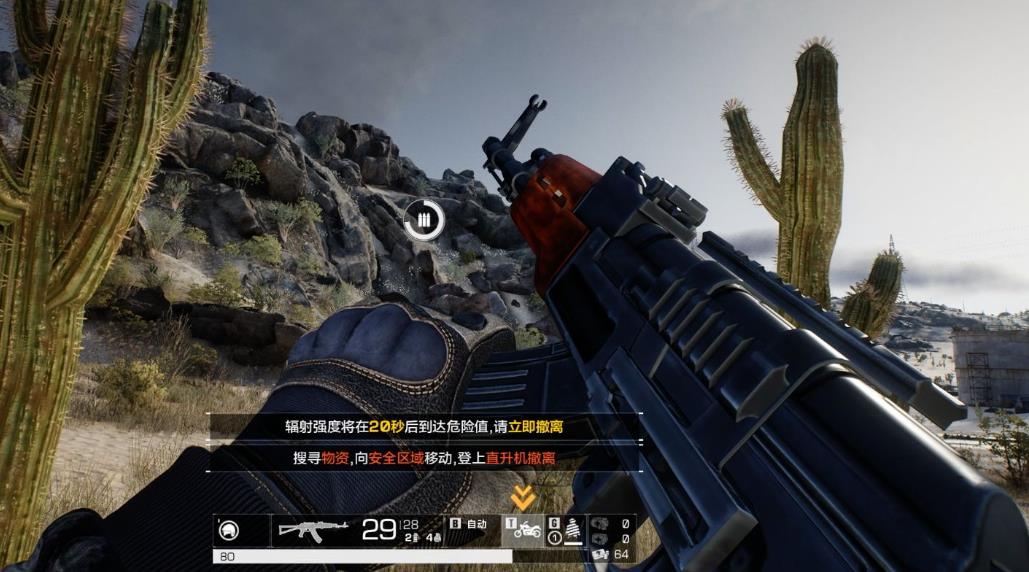
Task: Click the circular reload indicator
Action: coord(423,219)
